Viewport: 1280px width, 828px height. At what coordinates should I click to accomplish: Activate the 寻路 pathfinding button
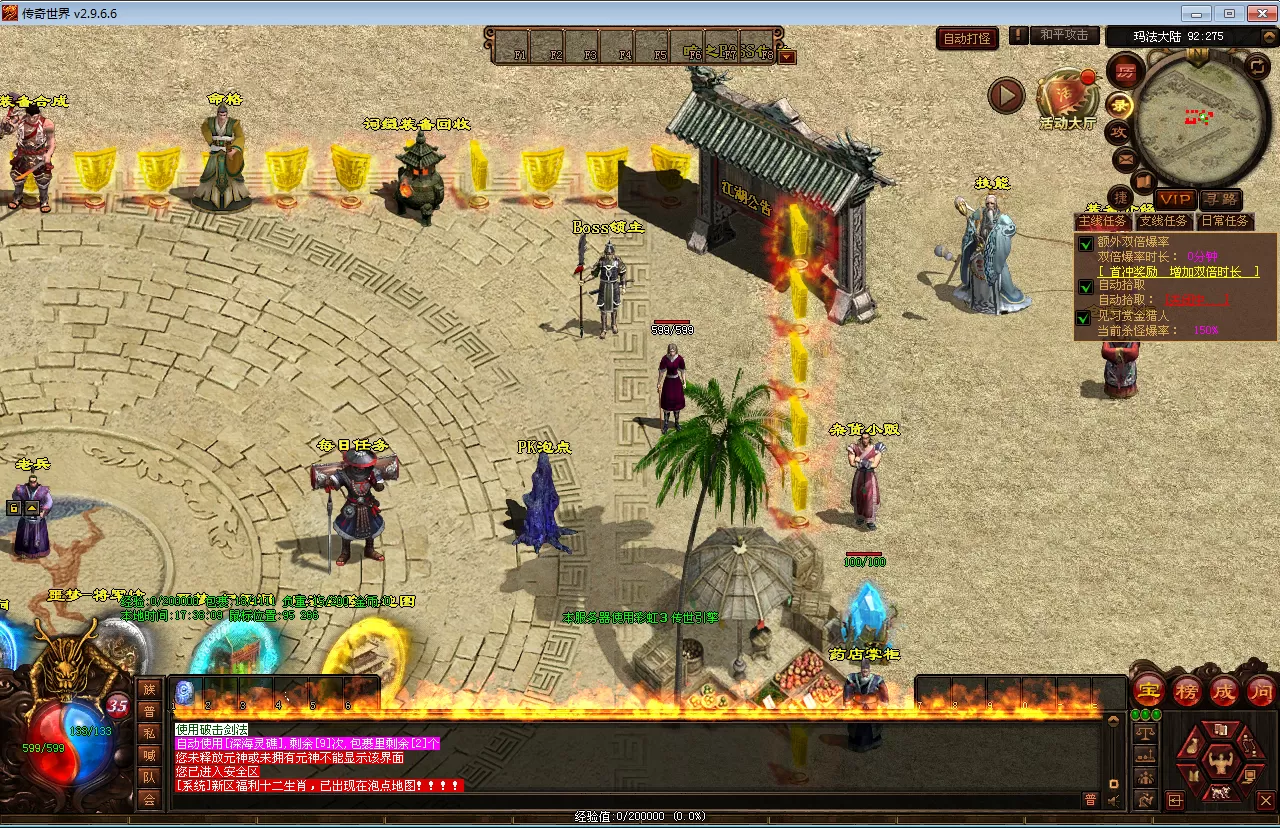pos(1220,199)
